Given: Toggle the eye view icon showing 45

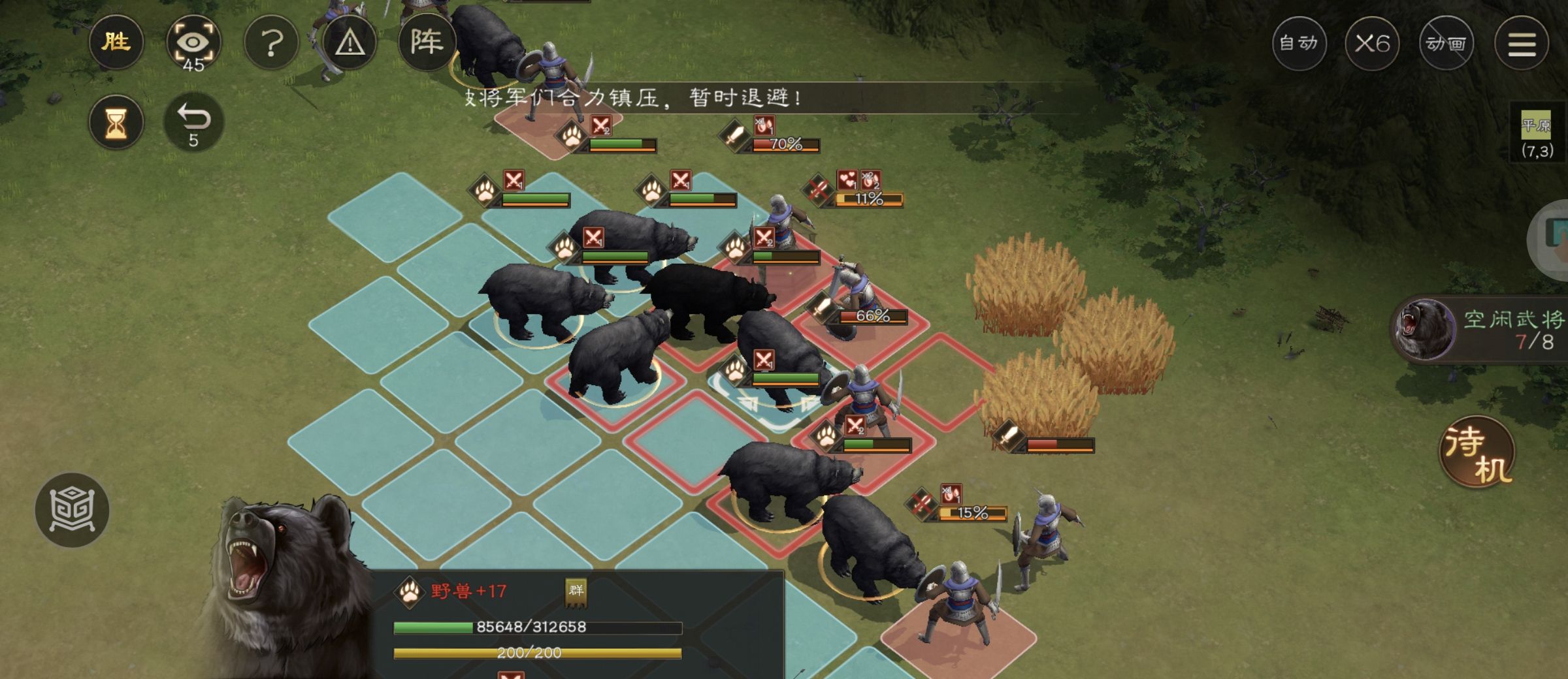Looking at the screenshot, I should point(193,44).
